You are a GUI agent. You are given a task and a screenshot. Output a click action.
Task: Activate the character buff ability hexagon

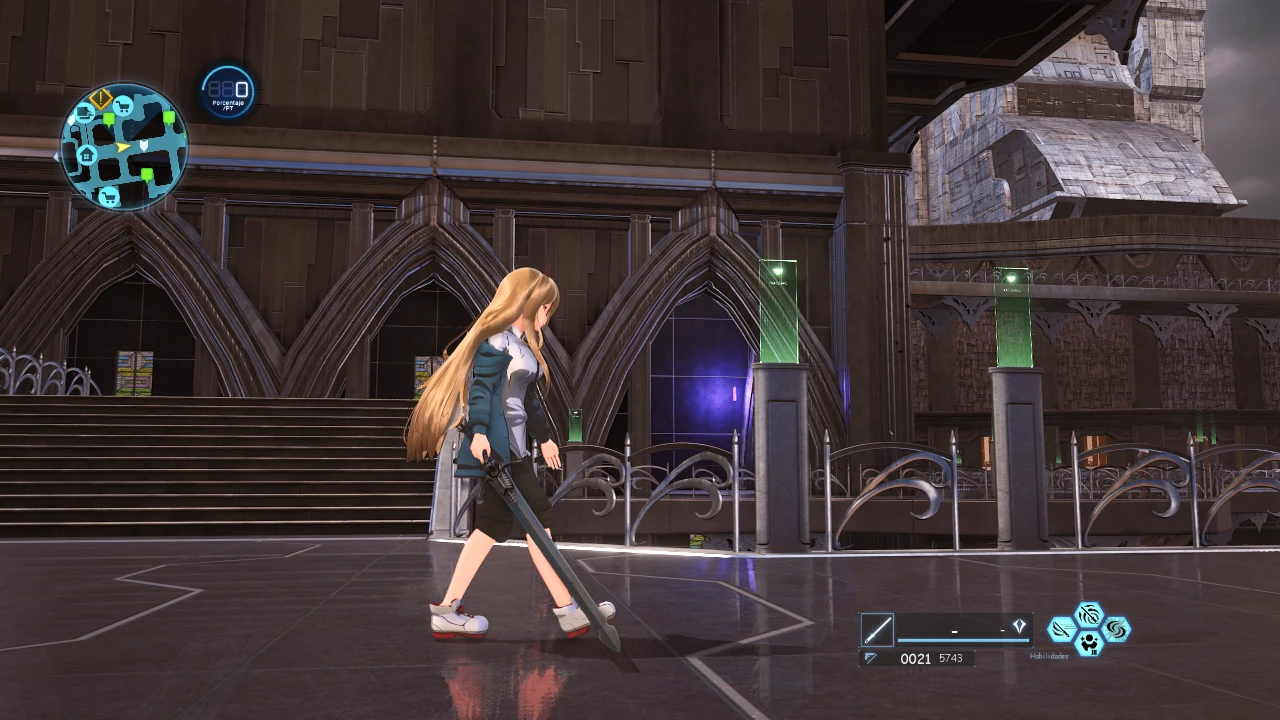tap(1089, 644)
